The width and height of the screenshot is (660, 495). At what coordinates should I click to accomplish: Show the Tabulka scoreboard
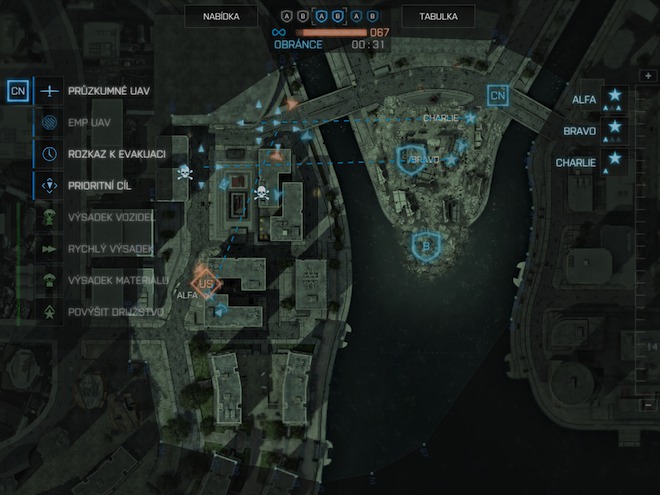[438, 16]
